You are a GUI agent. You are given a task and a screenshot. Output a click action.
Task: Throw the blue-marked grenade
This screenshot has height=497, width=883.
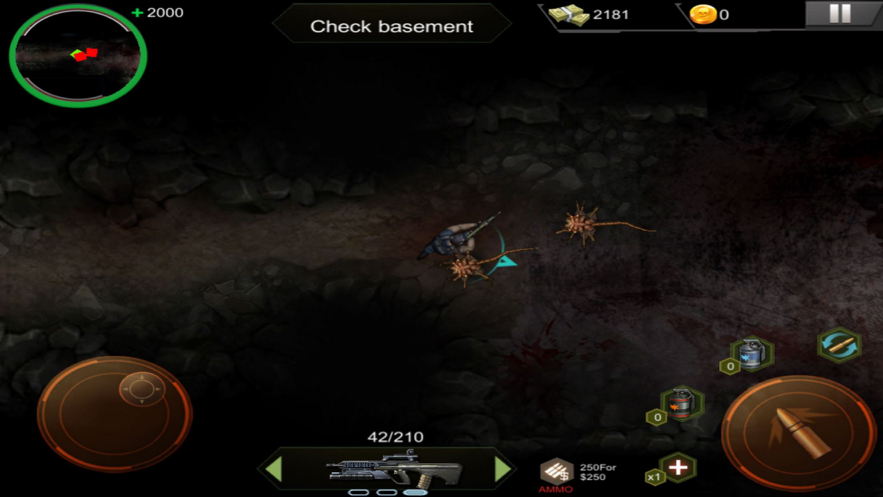pos(752,354)
